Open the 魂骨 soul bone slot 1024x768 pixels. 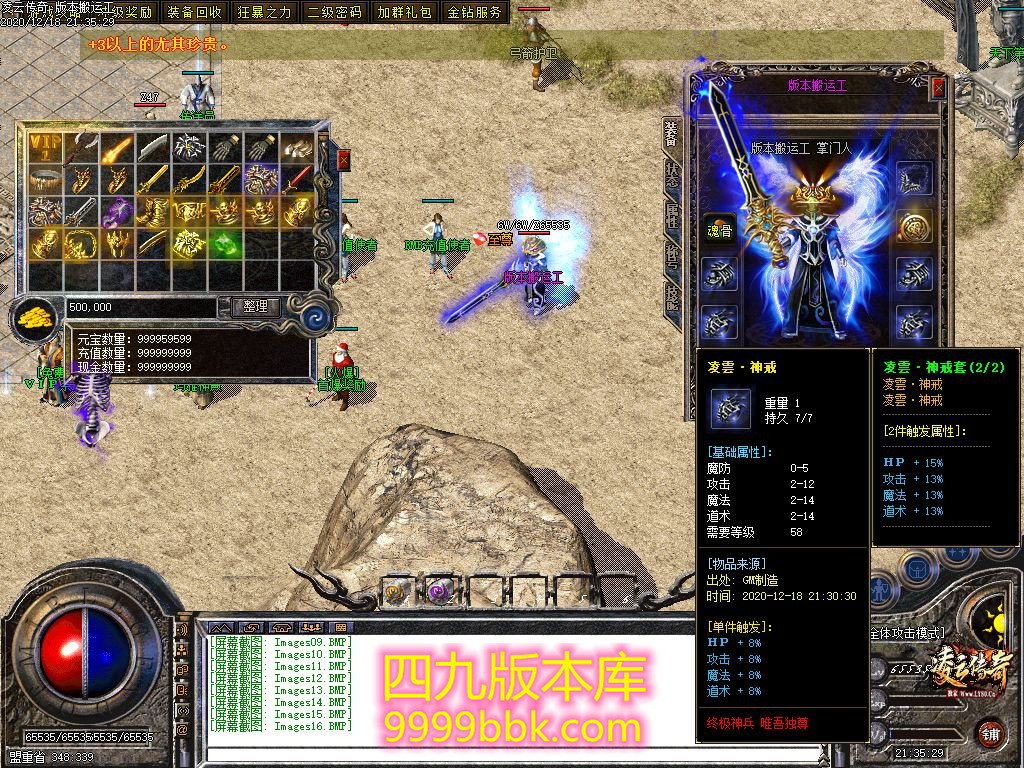tap(718, 226)
